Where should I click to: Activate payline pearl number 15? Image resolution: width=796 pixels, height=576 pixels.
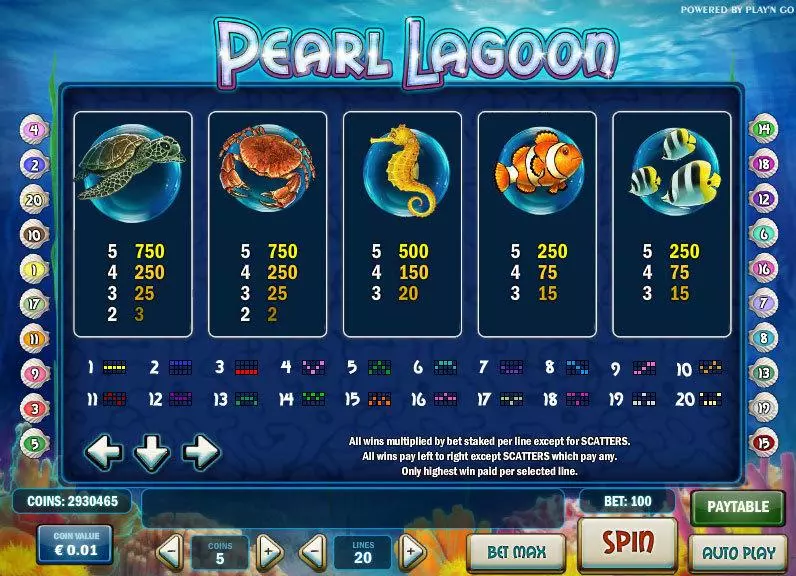764,443
